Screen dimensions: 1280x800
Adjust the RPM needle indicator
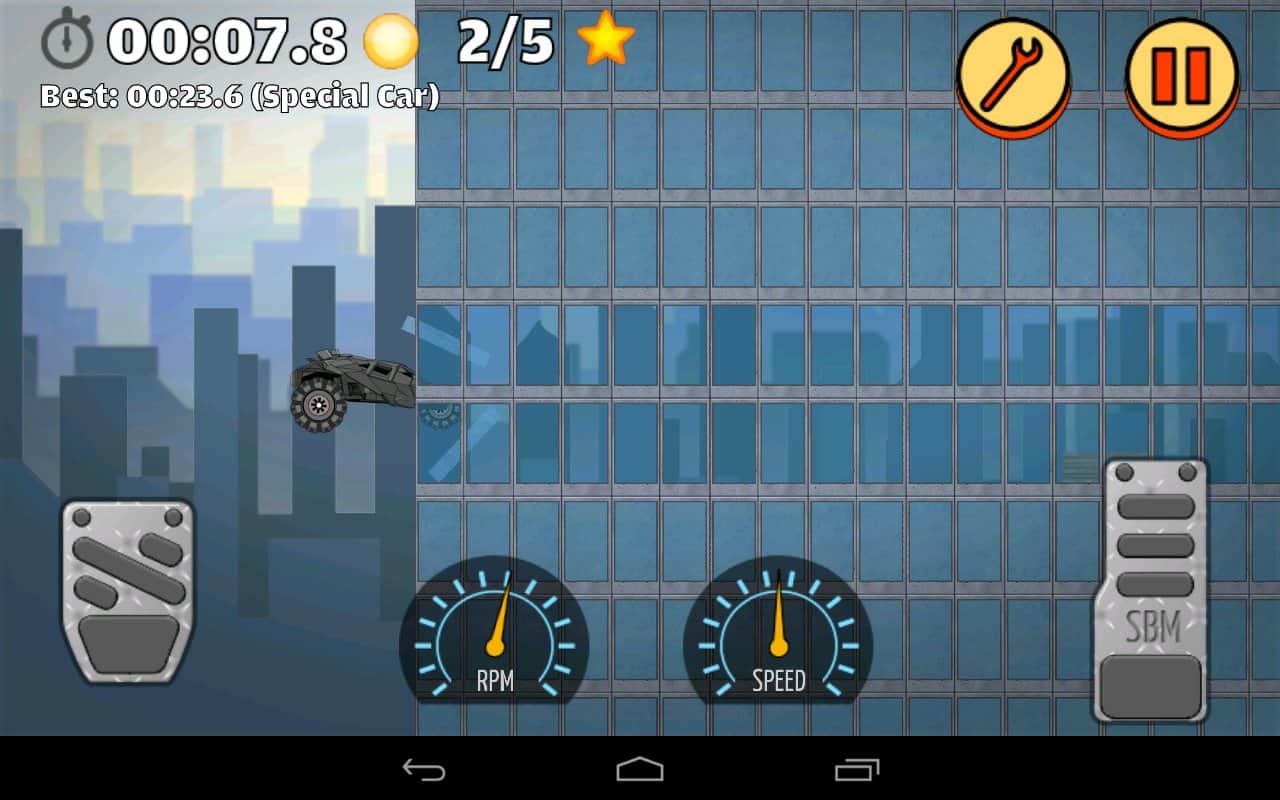click(498, 615)
